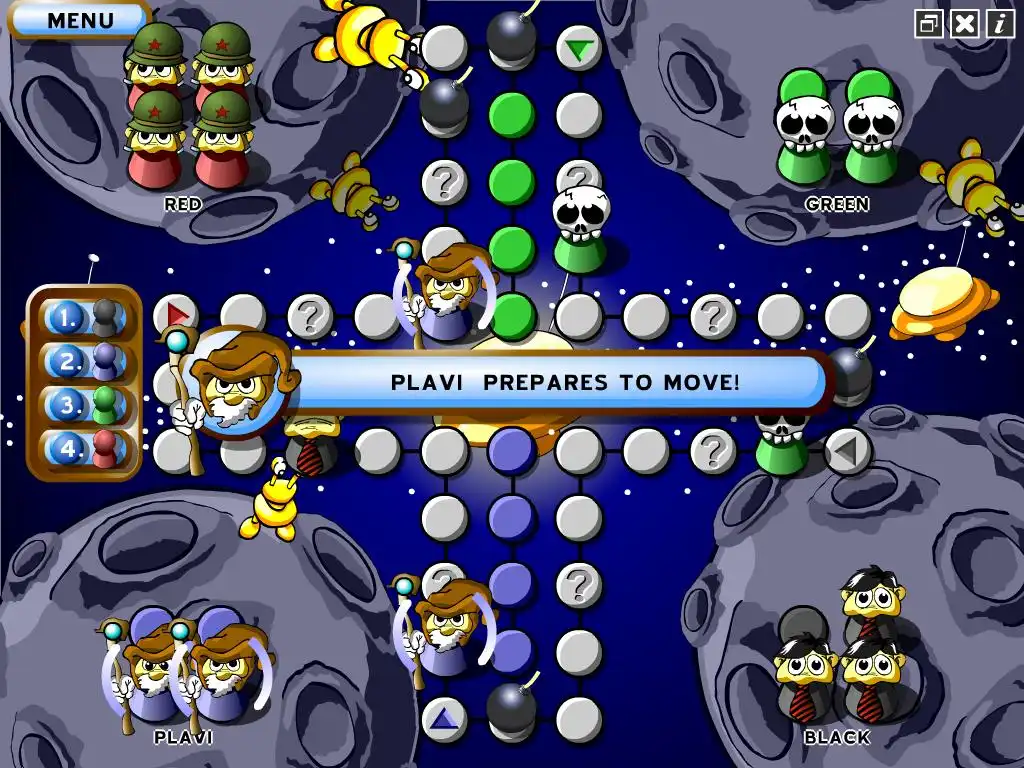Show game info with the i button
1024x768 pixels.
pyautogui.click(x=1000, y=23)
